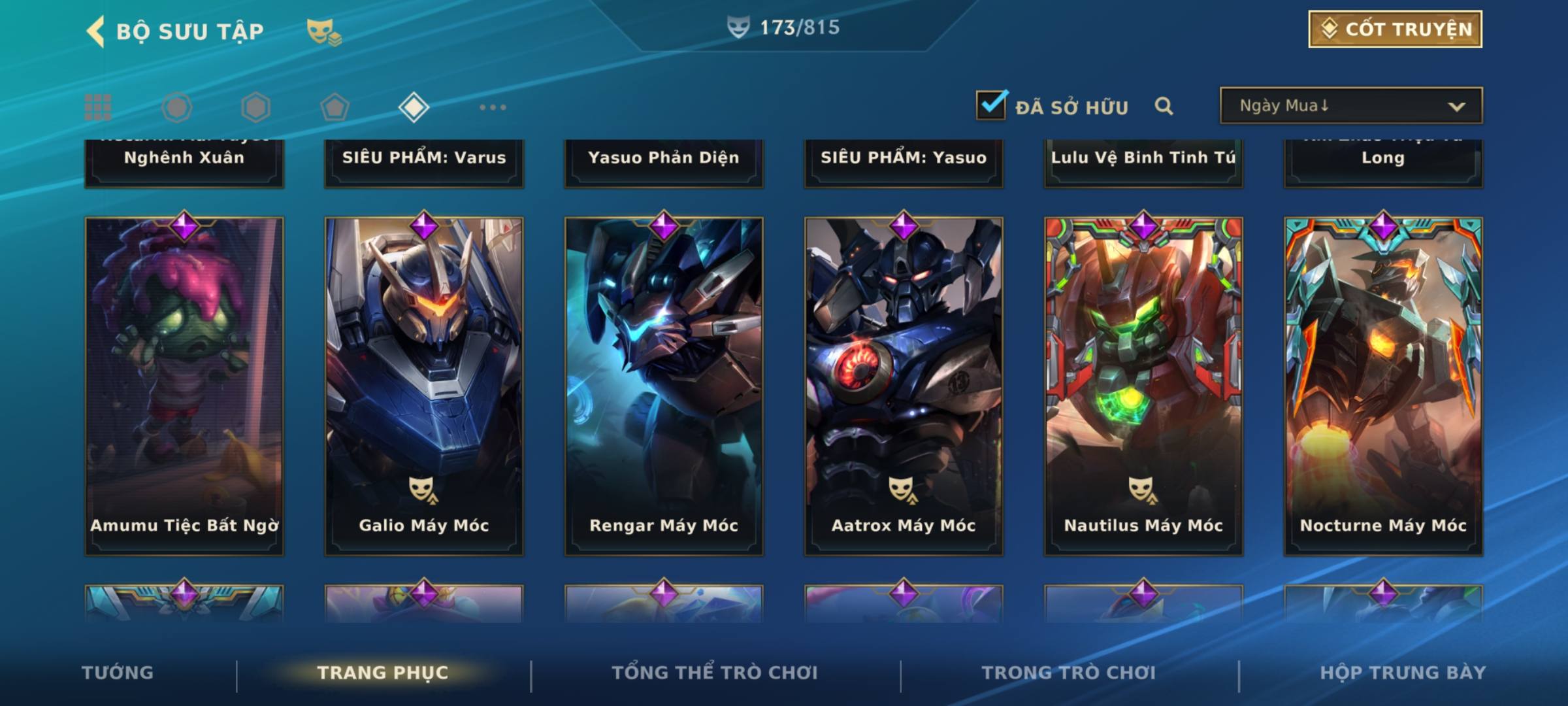The width and height of the screenshot is (1568, 706).
Task: Choose the Aatrox Máy Móc skin card
Action: (904, 386)
